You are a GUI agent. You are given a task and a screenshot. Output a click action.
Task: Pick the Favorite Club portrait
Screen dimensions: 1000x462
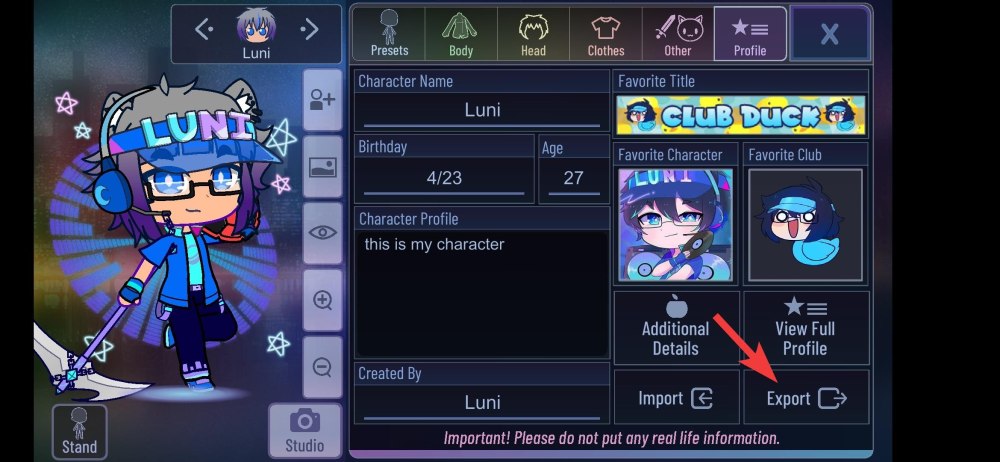tap(805, 225)
